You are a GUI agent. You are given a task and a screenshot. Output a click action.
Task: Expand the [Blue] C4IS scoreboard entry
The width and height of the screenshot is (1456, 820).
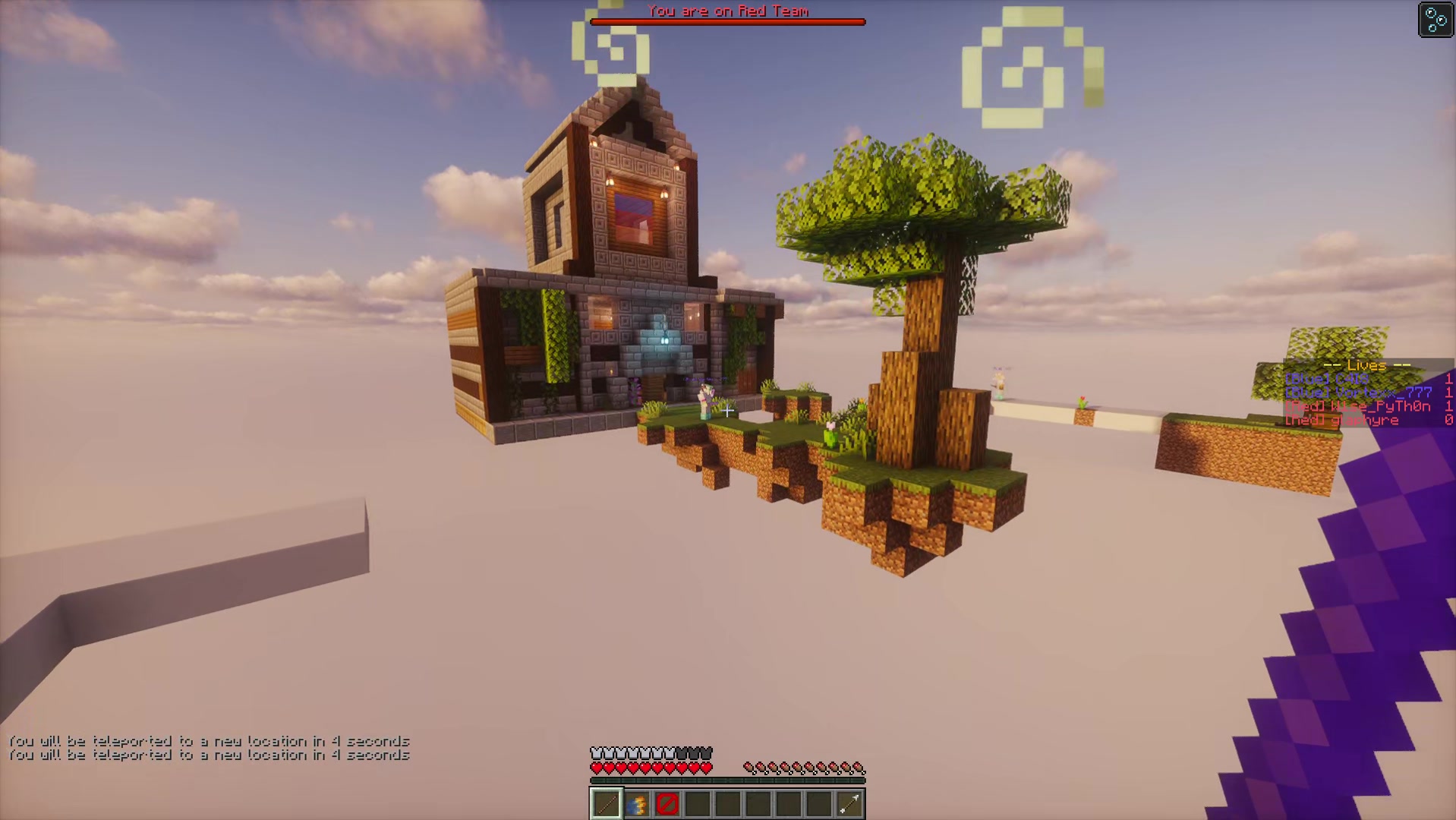point(1325,379)
